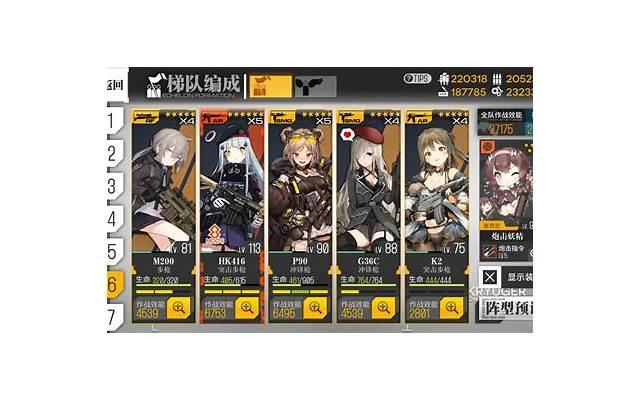Switch to echelon 2
The height and width of the screenshot is (400, 640).
tap(114, 153)
